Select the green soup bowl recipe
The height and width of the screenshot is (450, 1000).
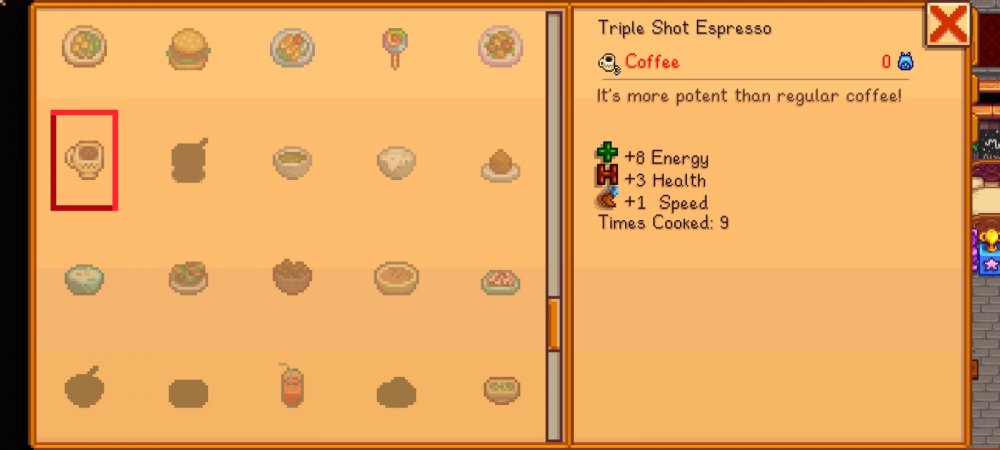tap(292, 162)
